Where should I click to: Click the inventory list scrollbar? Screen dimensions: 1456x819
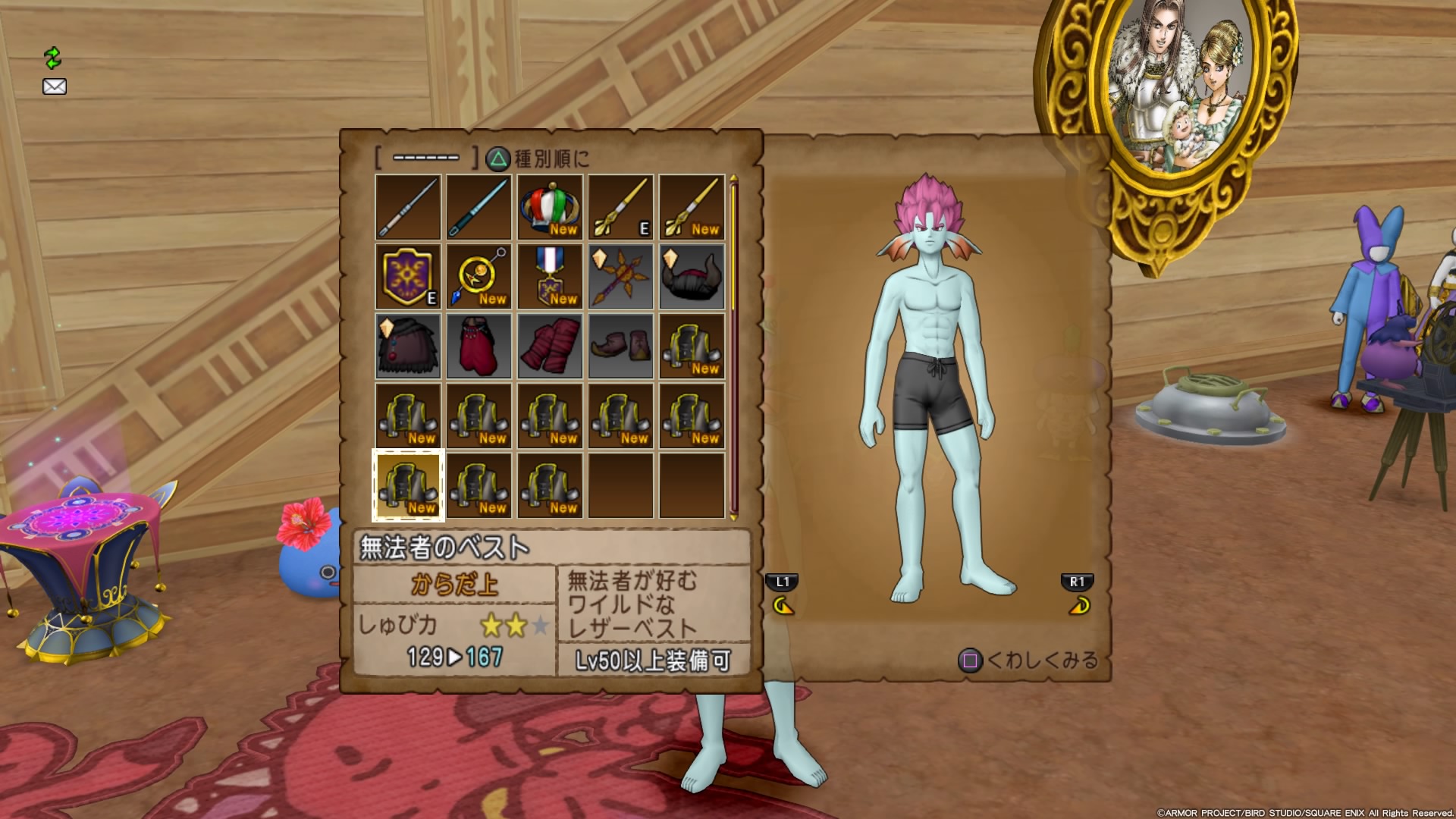pyautogui.click(x=733, y=346)
